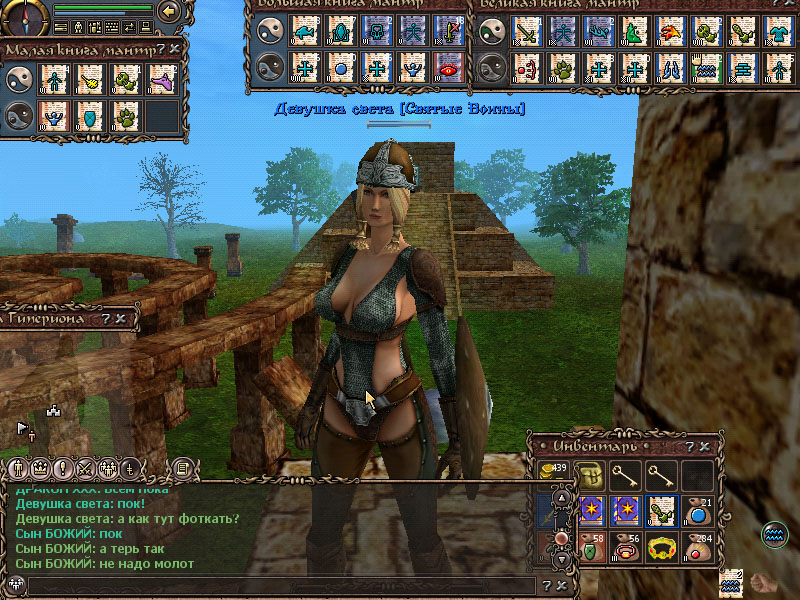
Task: Select the red eye mantra scroll
Action: click(x=449, y=69)
